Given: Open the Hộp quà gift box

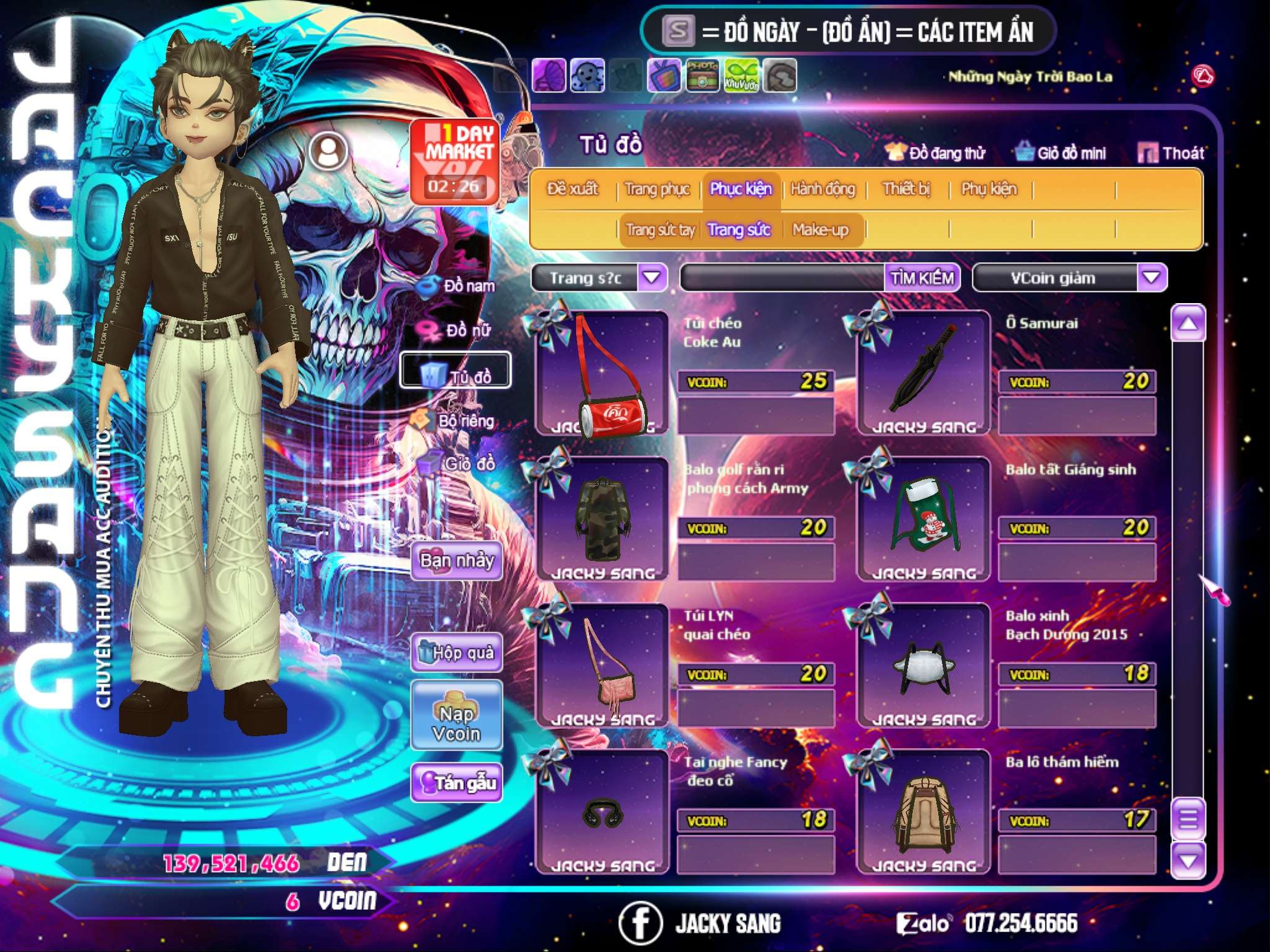Looking at the screenshot, I should coord(456,653).
